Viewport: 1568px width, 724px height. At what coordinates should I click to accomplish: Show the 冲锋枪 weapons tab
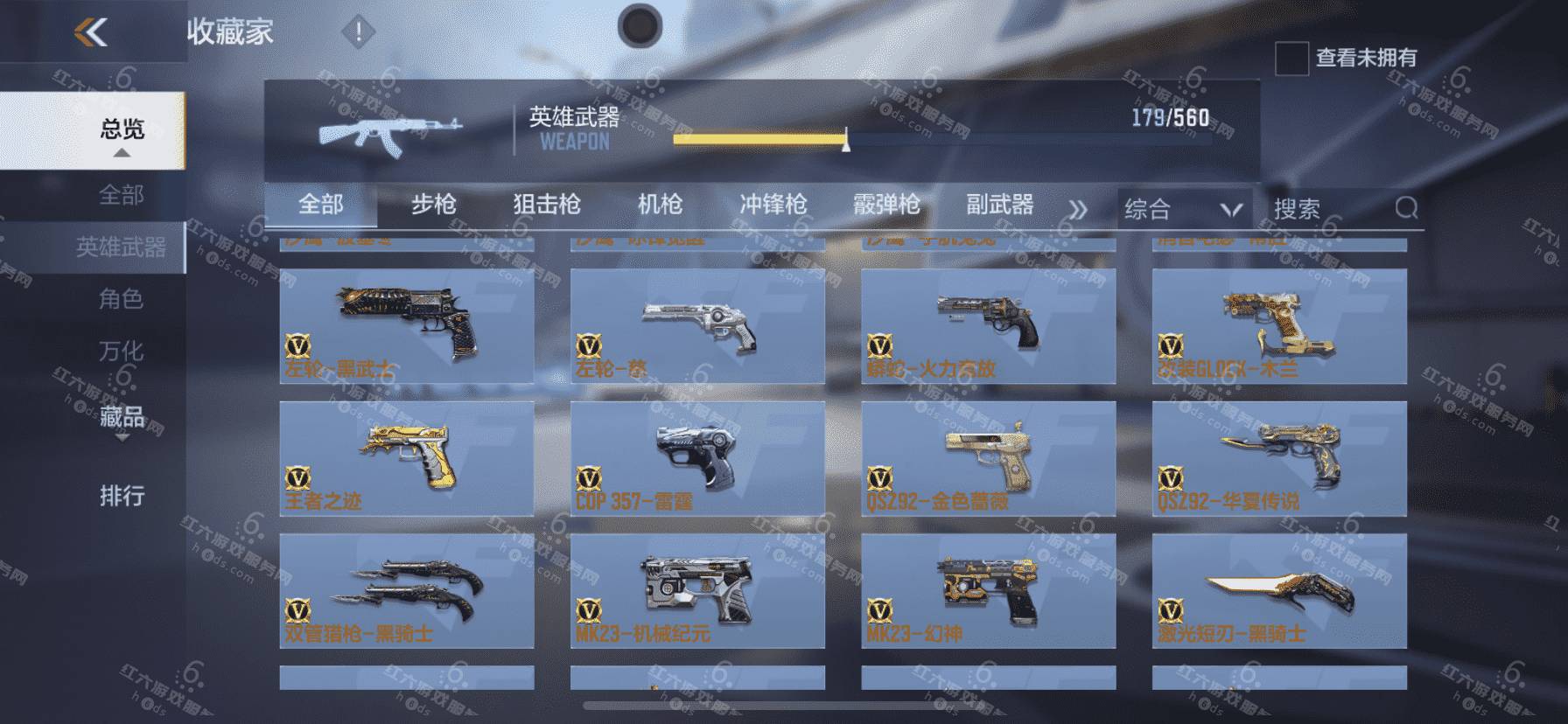pyautogui.click(x=773, y=205)
